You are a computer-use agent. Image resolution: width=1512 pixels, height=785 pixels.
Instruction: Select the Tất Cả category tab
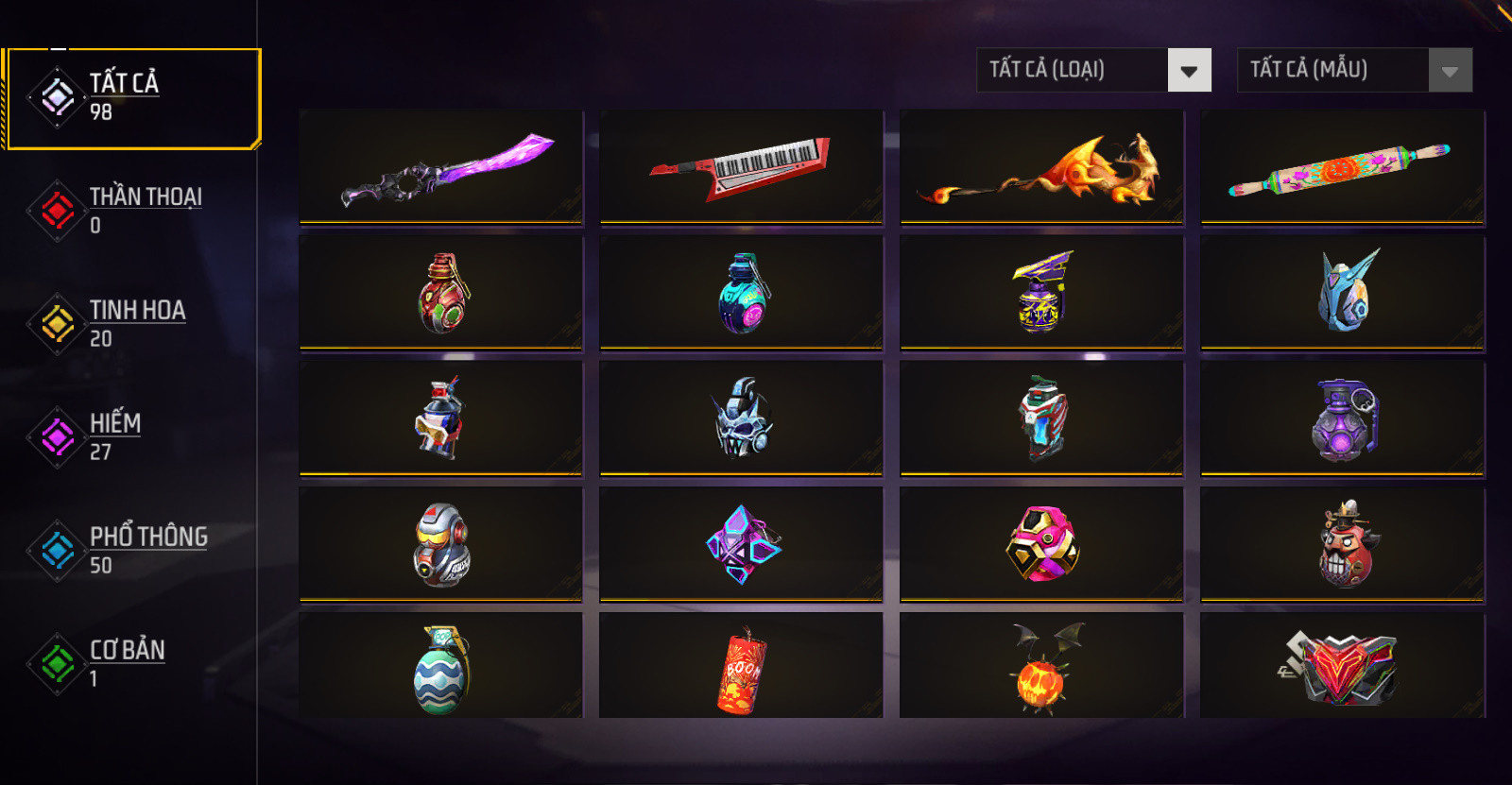[x=130, y=97]
